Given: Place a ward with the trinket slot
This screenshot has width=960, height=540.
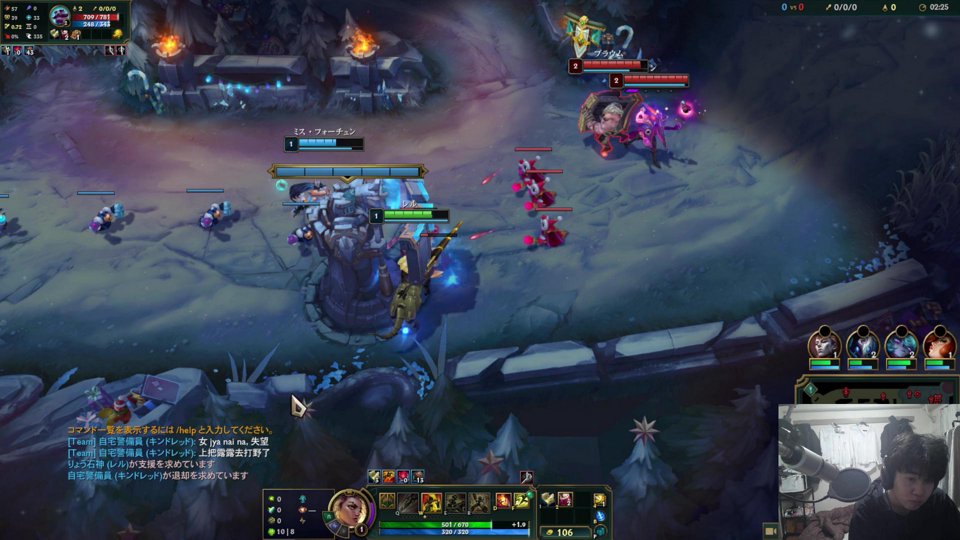Looking at the screenshot, I should coord(600,499).
